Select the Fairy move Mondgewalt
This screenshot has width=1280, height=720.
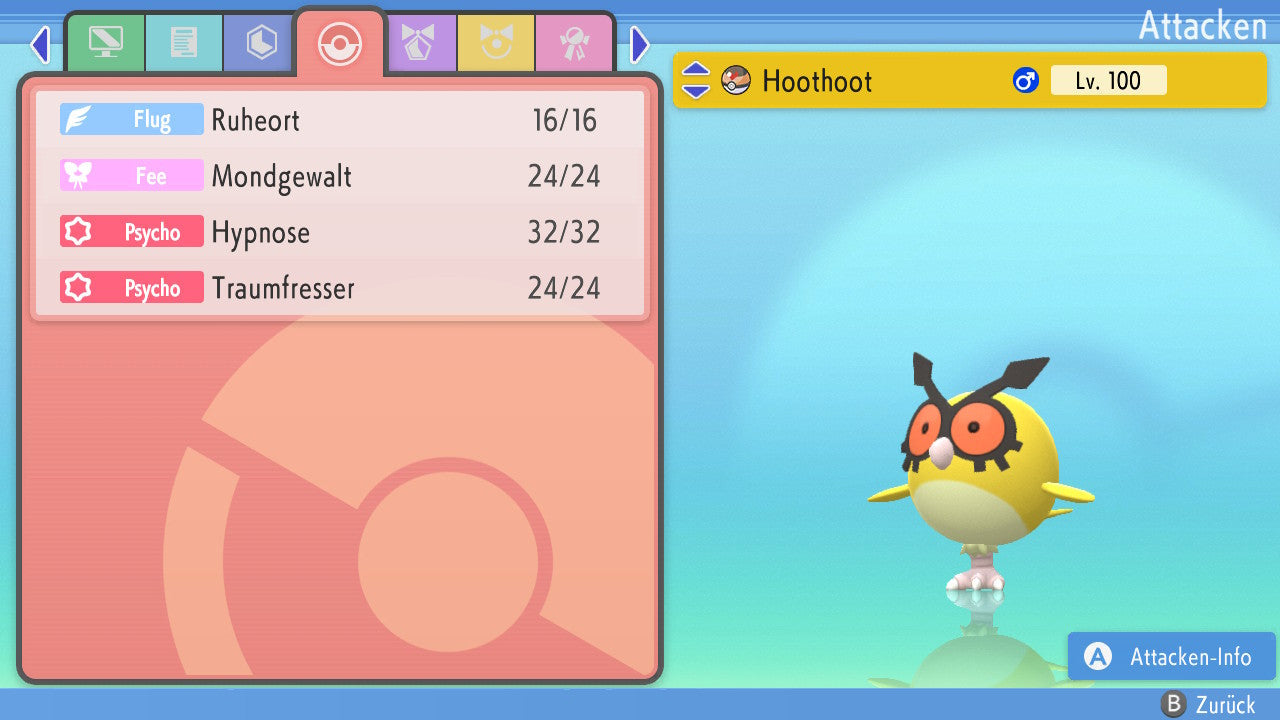340,177
